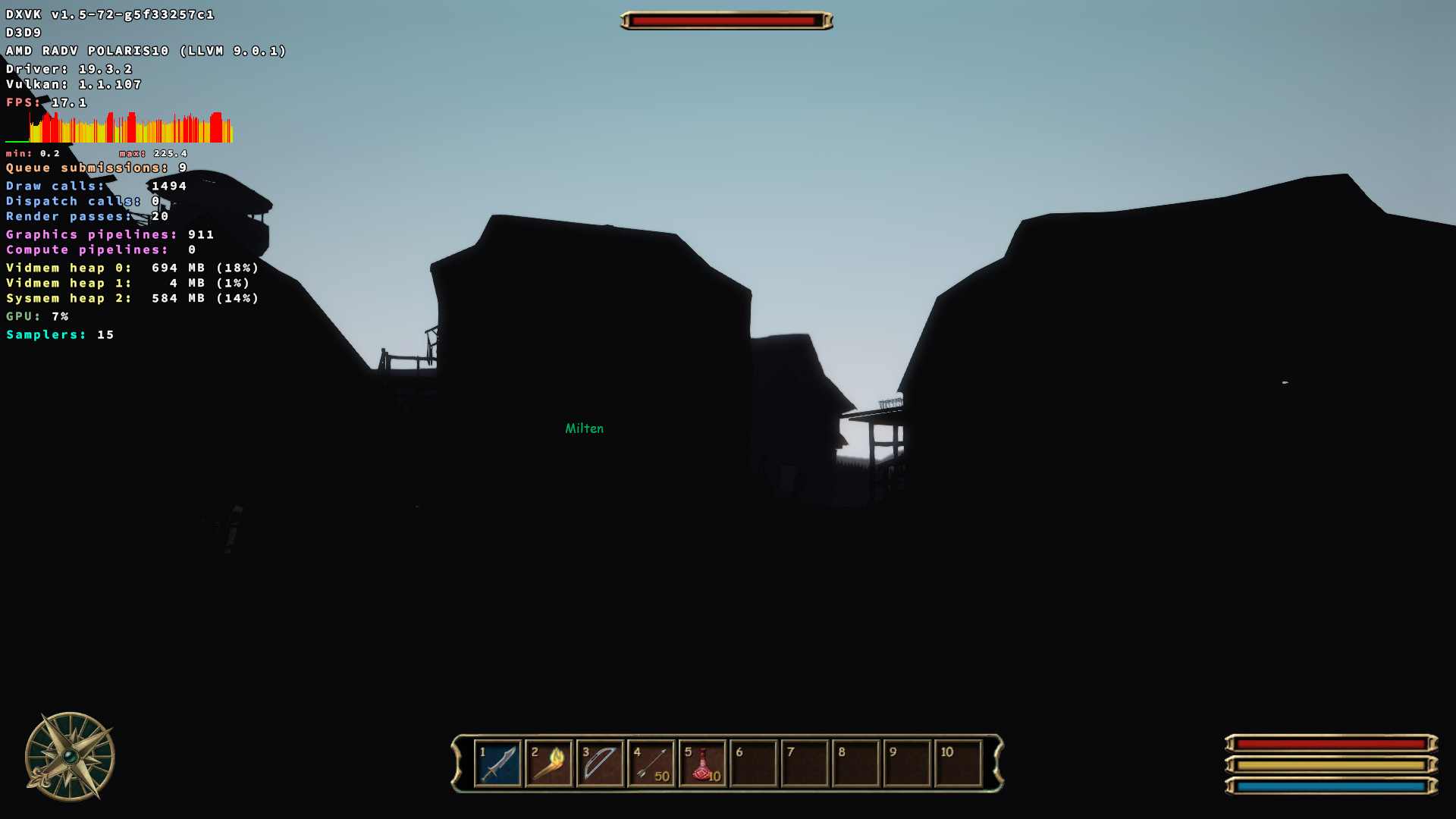Click the Vidmem heap 0 memory readout
1456x819 pixels.
tap(131, 268)
